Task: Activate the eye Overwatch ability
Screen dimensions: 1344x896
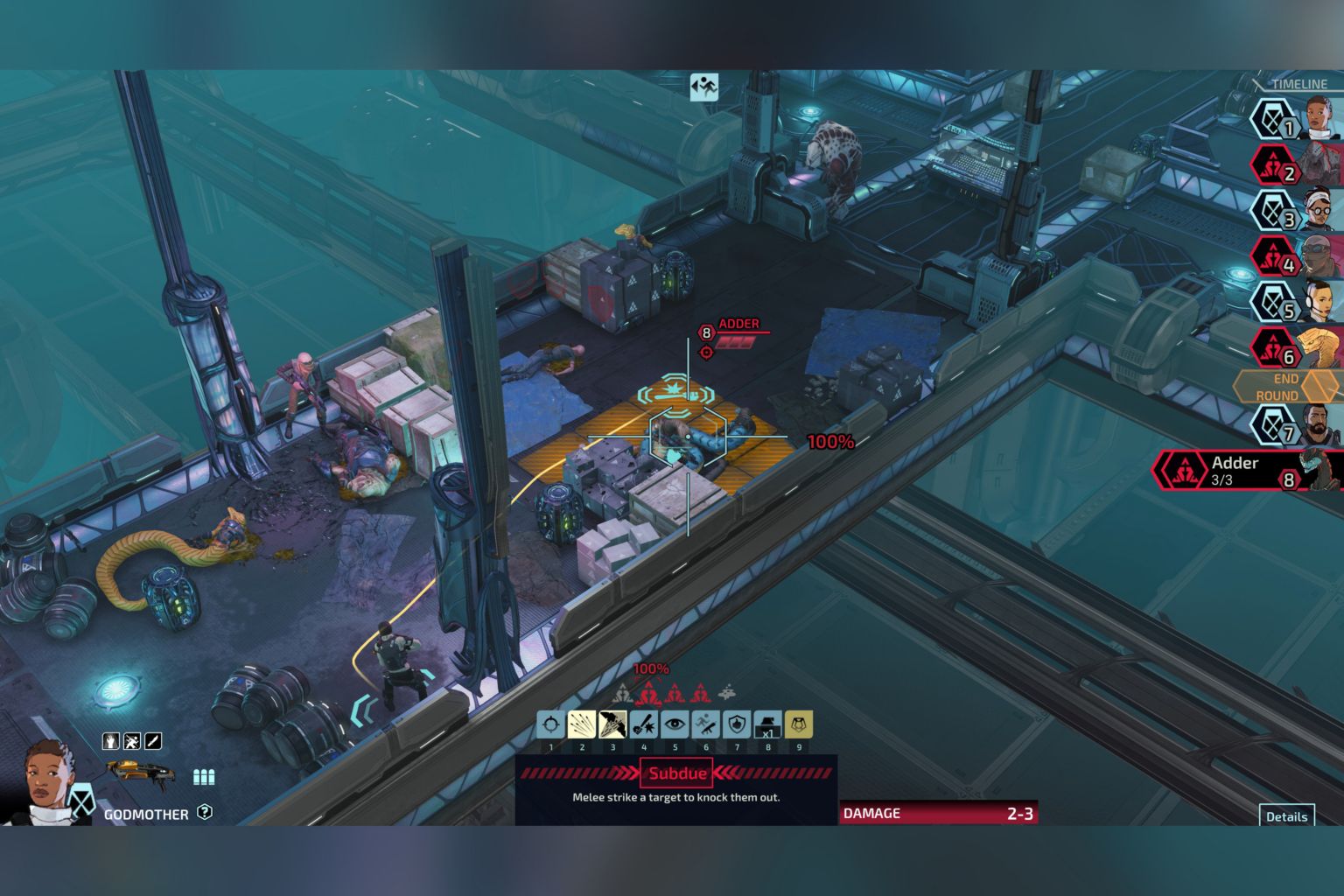Action: 675,724
